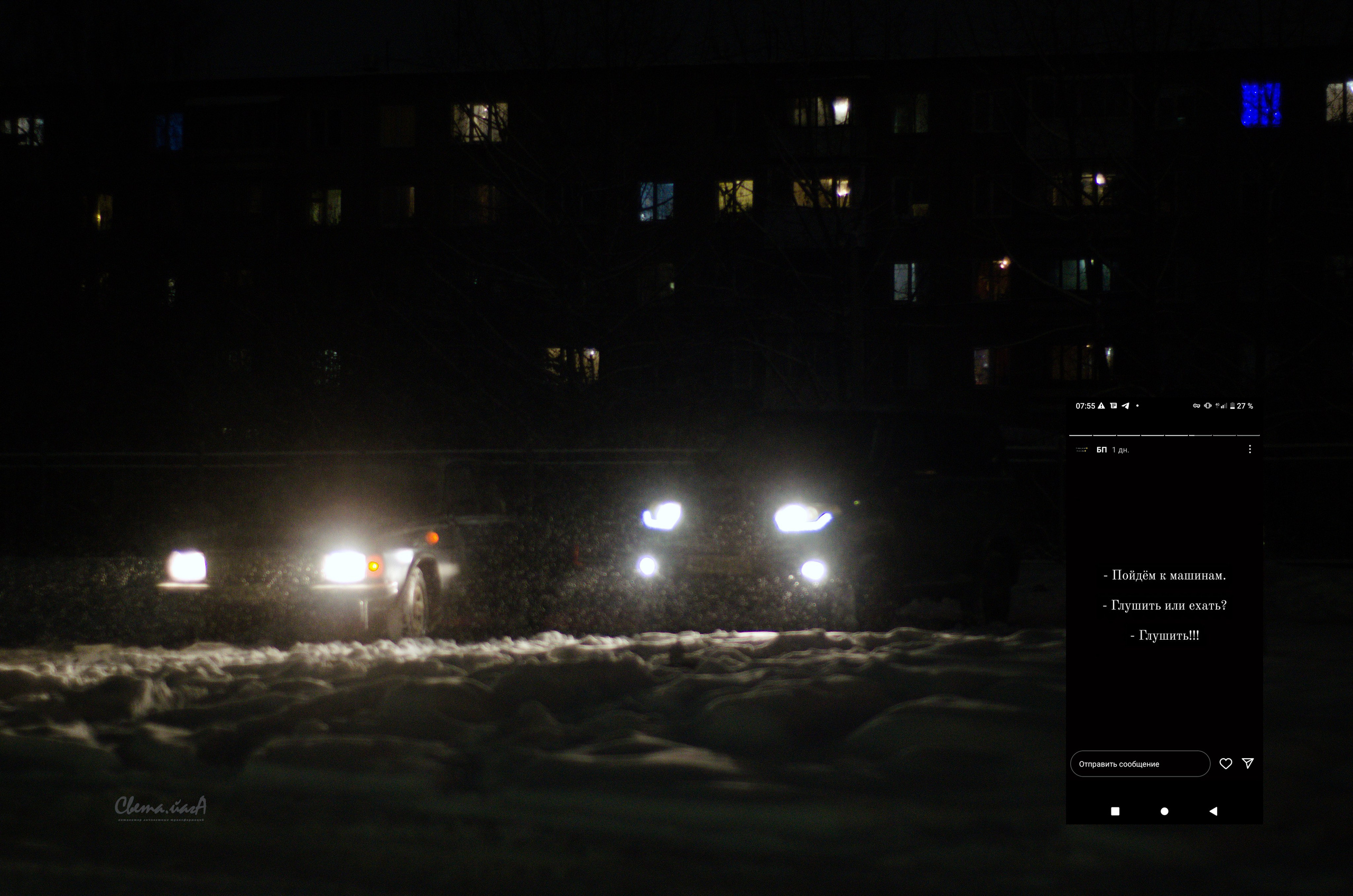Like the story with the heart icon
The image size is (1353, 896).
(1226, 764)
